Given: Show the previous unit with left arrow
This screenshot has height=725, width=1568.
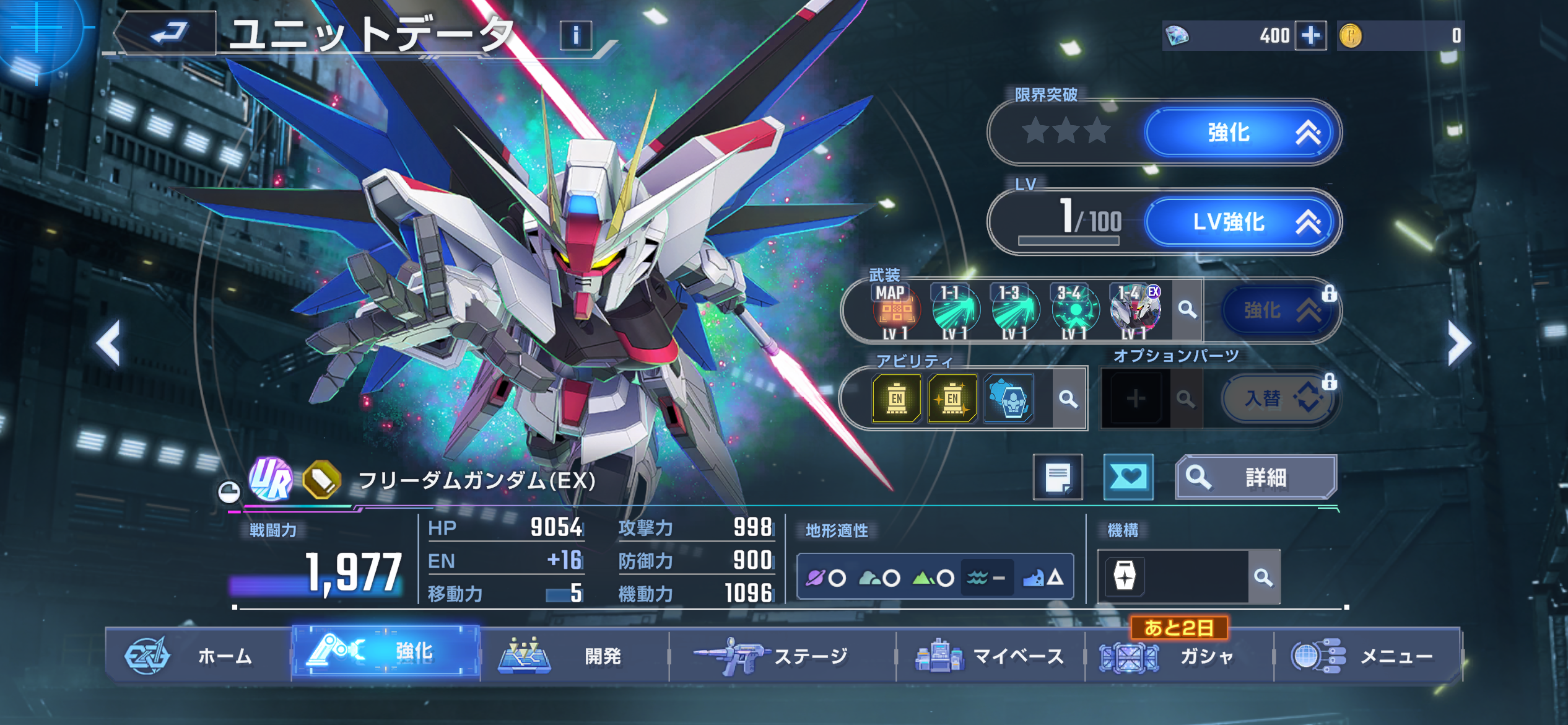Looking at the screenshot, I should (109, 343).
